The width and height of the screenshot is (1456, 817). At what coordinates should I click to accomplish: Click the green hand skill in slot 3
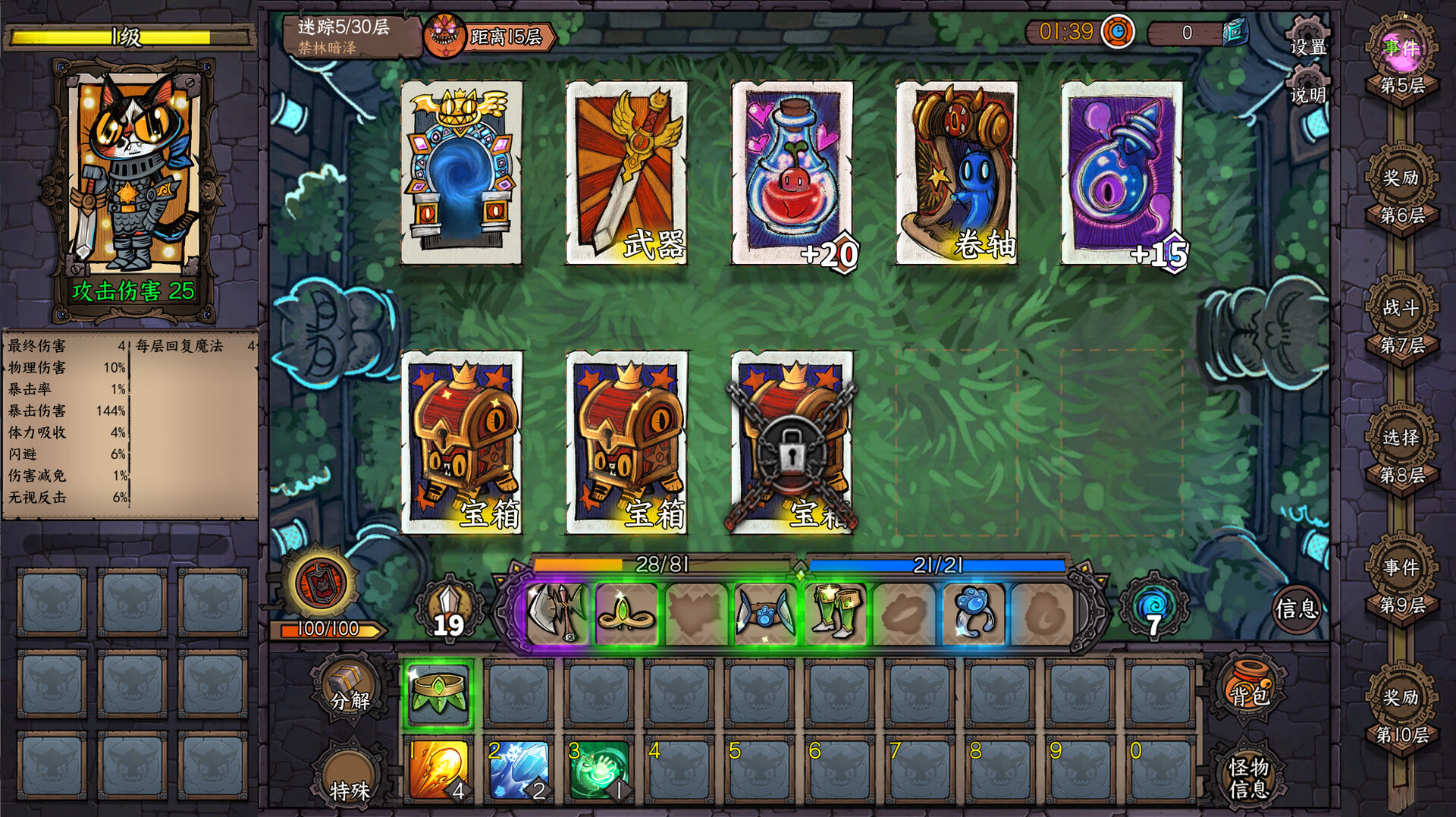[x=601, y=771]
